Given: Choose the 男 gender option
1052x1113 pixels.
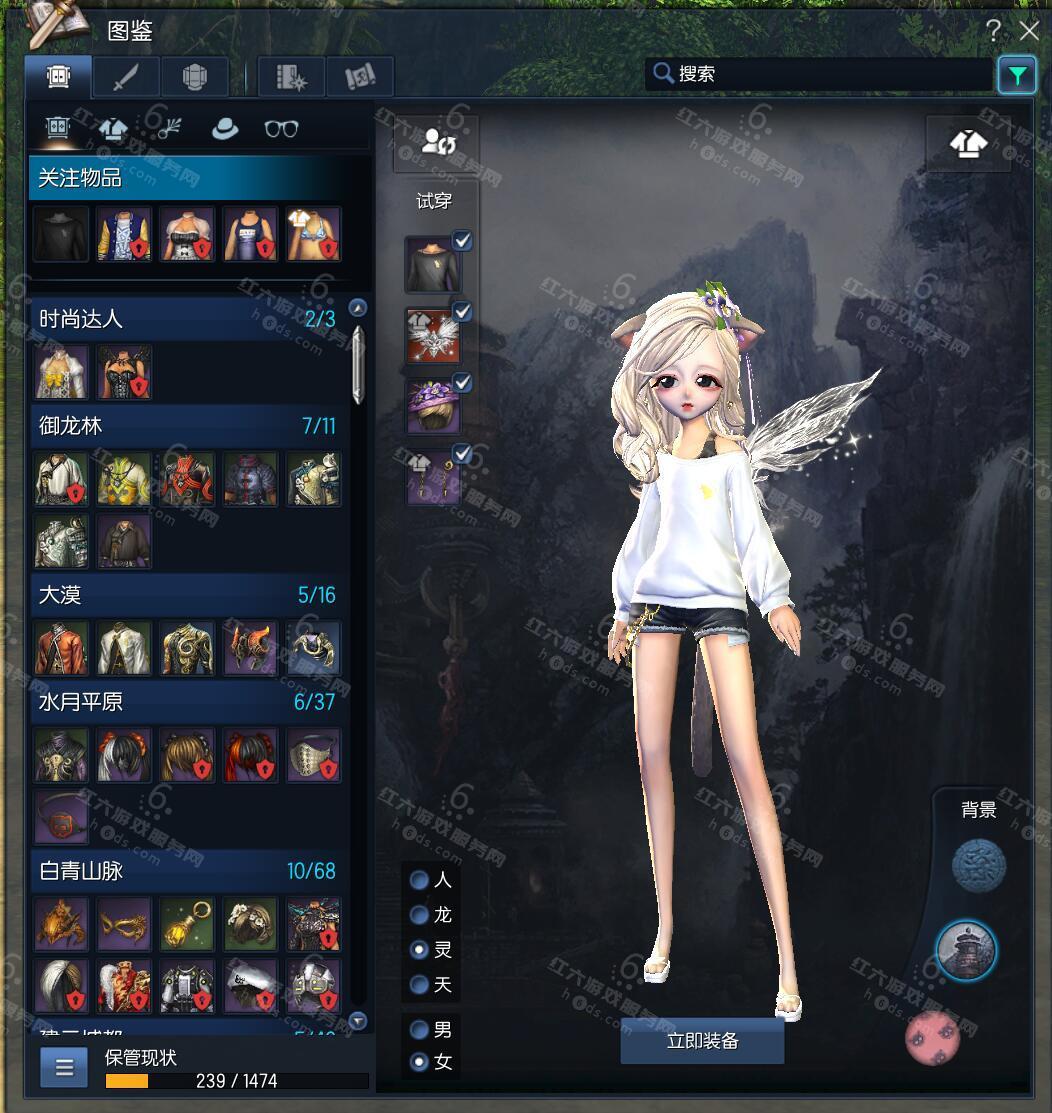Looking at the screenshot, I should tap(420, 1029).
